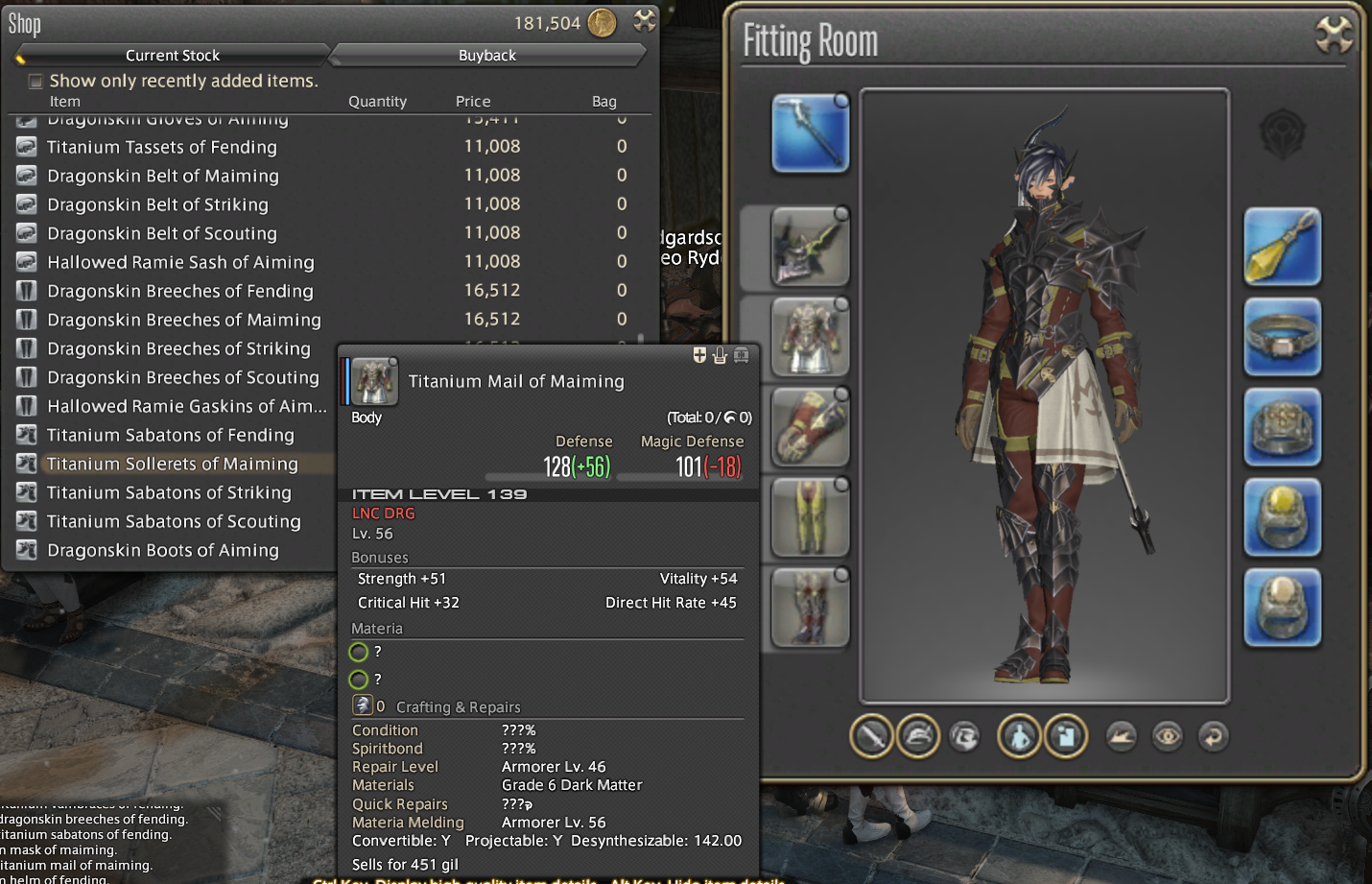This screenshot has height=884, width=1372.
Task: Click the eye icon button
Action: pos(1167,737)
